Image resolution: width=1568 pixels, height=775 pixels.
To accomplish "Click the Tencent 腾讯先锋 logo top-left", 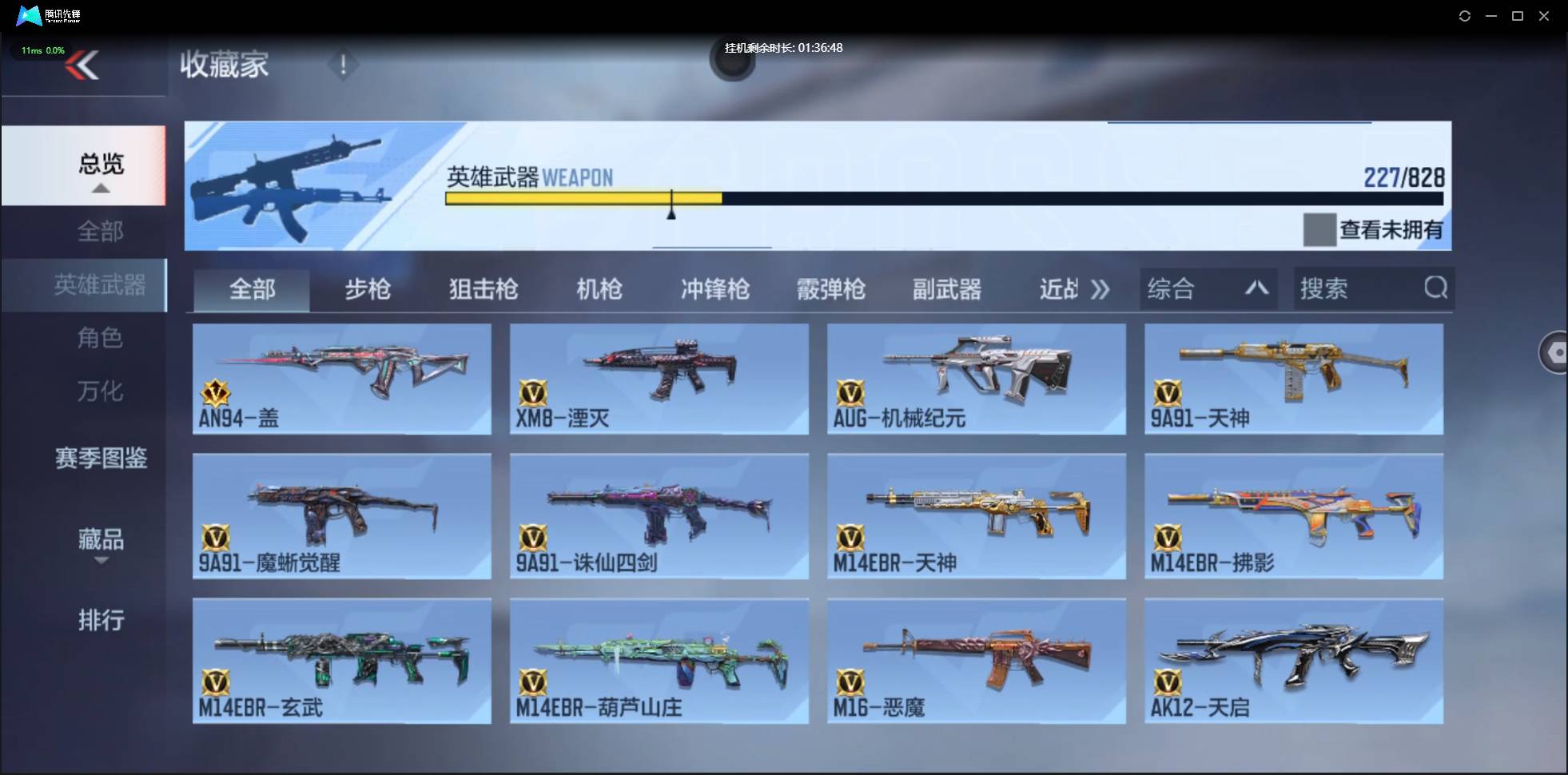I will [x=29, y=15].
